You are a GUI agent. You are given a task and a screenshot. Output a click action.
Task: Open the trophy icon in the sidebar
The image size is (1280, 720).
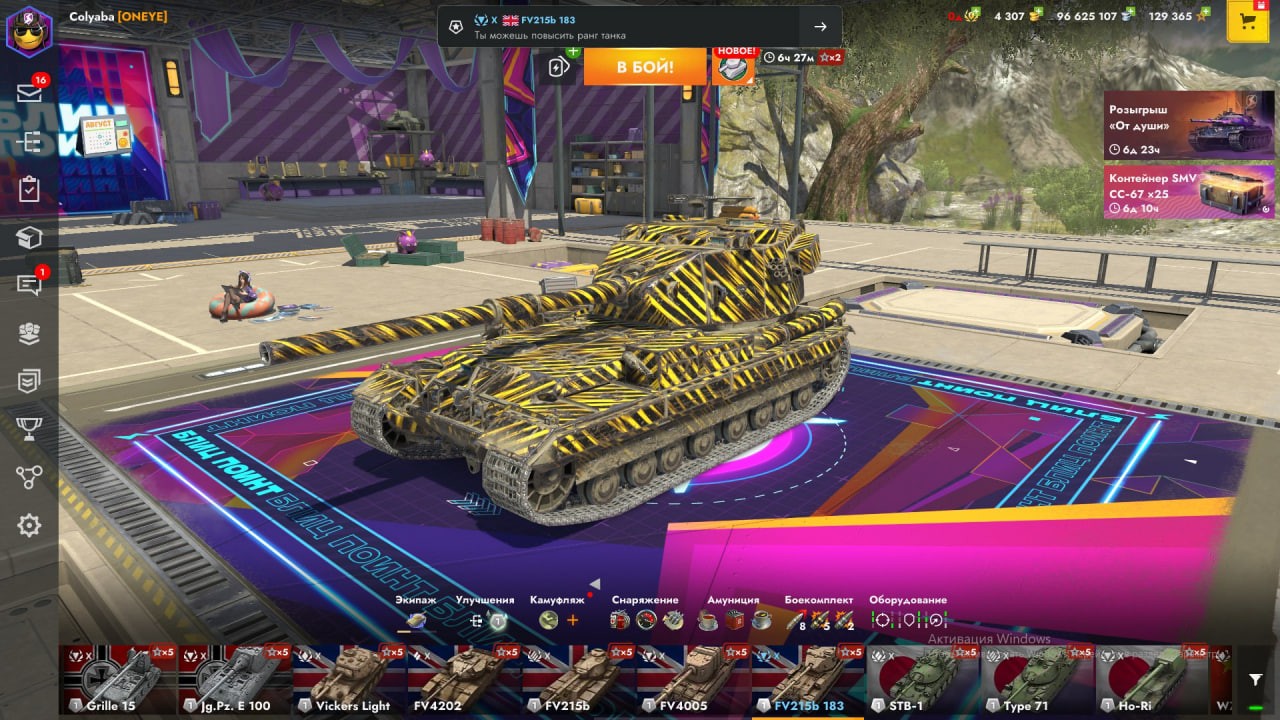point(29,429)
